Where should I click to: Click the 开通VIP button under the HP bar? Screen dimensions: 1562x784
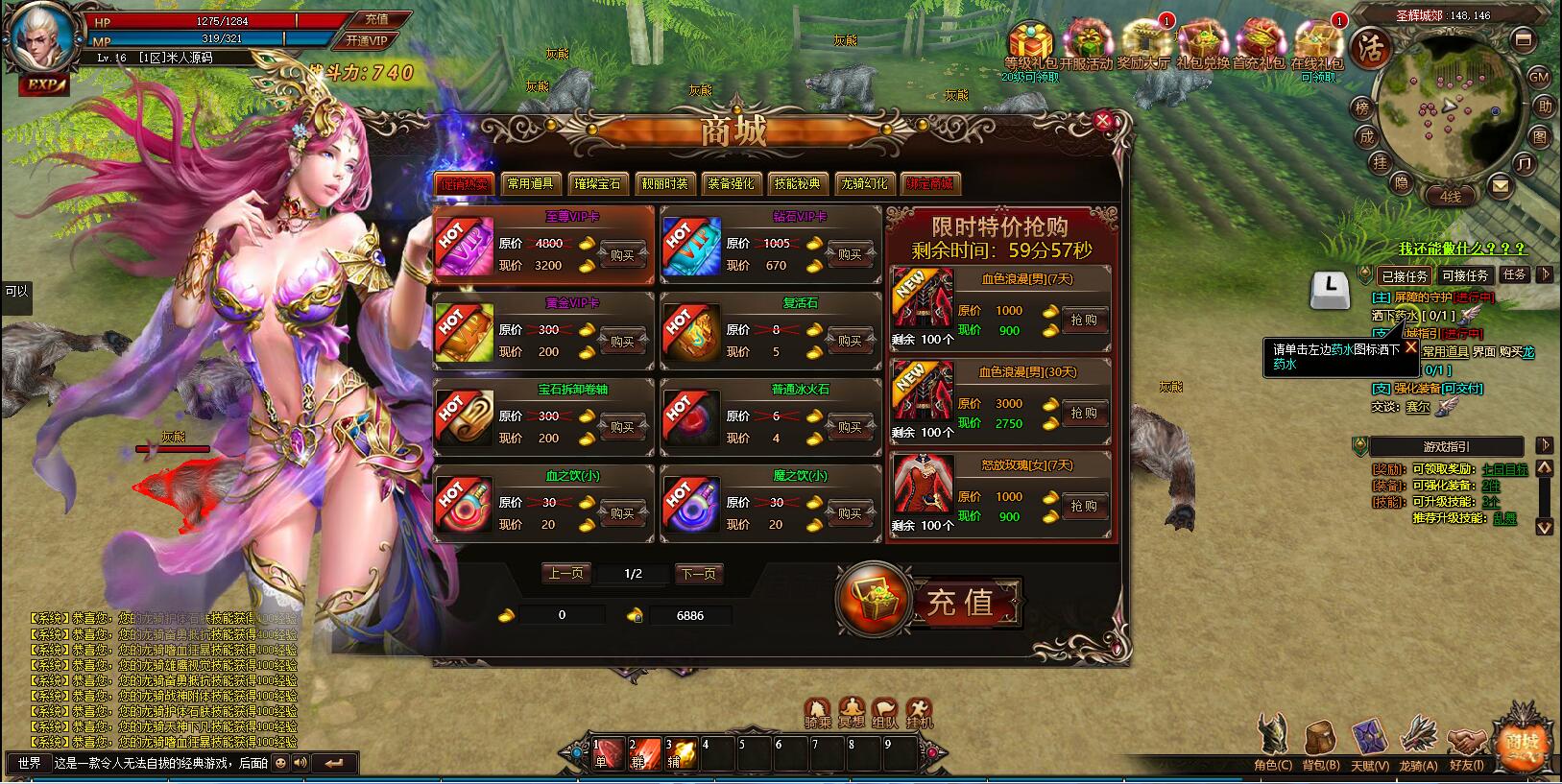point(367,41)
